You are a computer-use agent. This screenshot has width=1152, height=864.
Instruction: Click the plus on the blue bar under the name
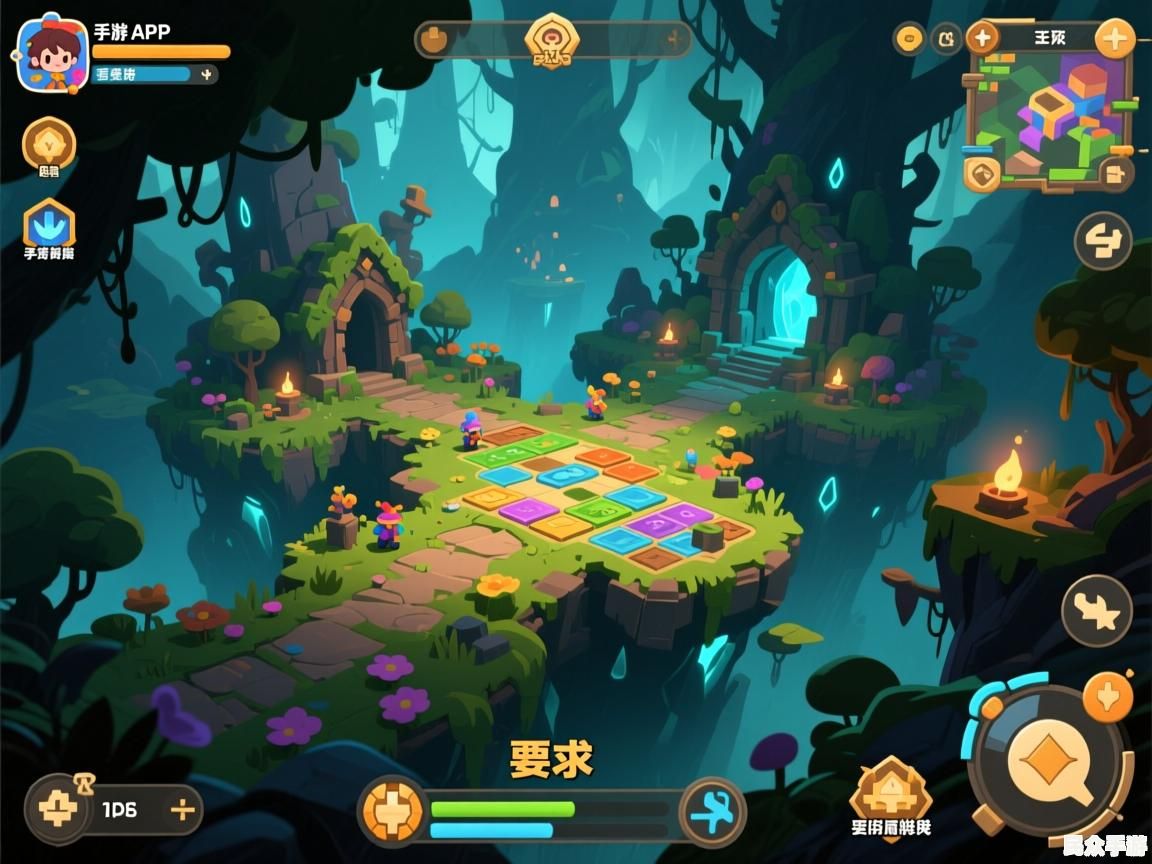tap(206, 74)
